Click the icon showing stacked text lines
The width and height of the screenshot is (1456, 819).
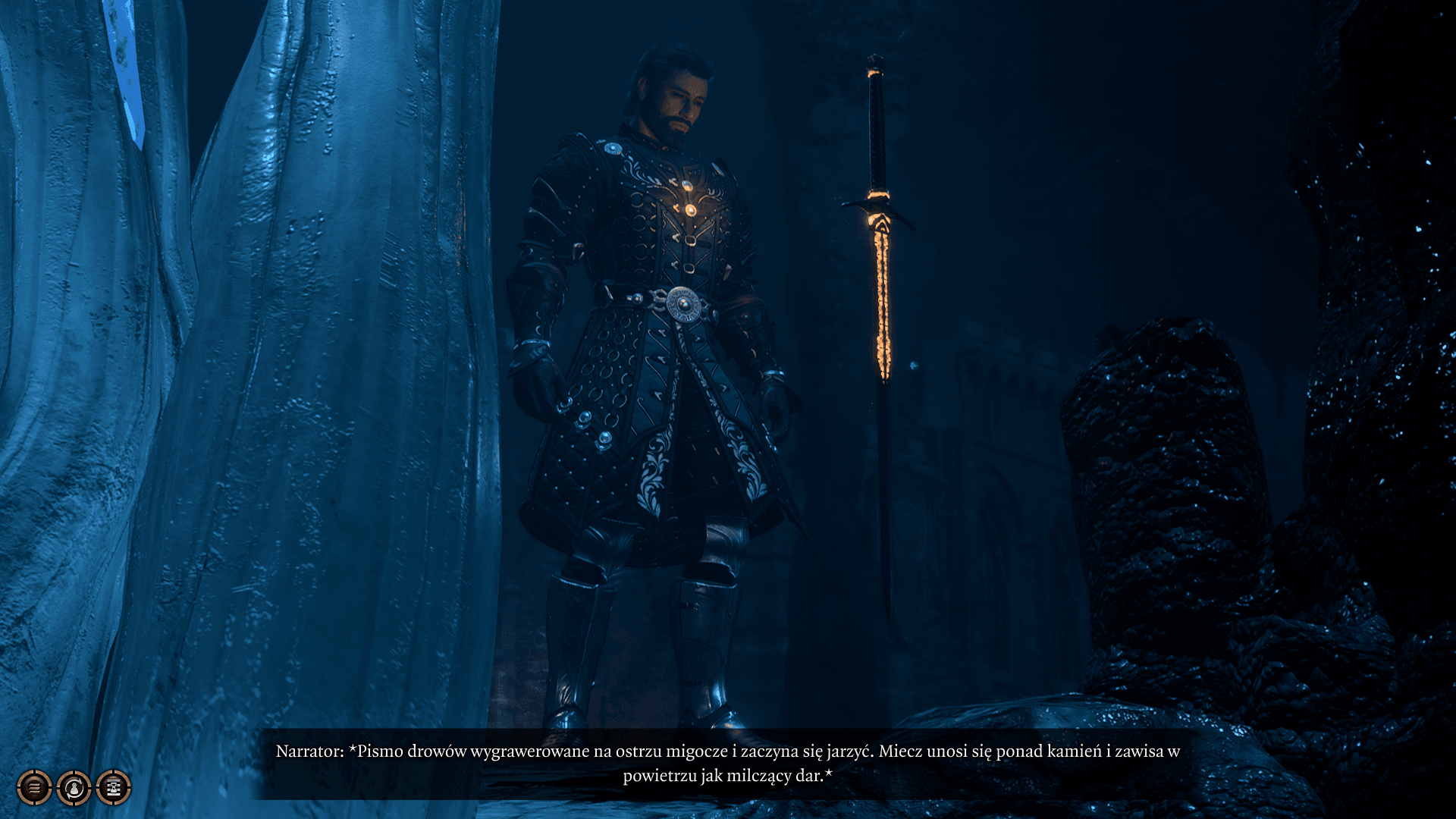tap(35, 787)
